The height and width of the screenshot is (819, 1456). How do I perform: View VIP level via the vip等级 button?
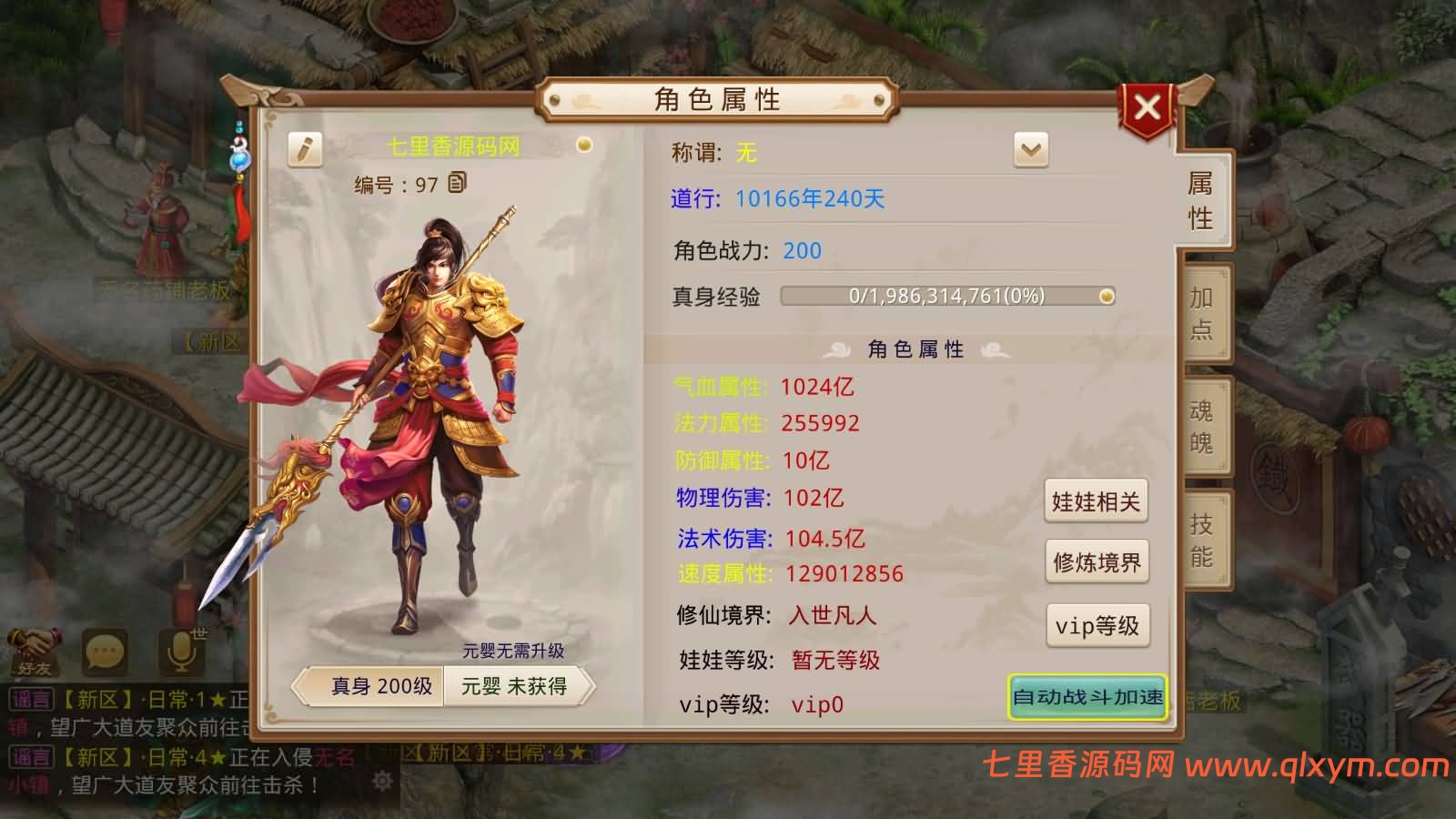(1097, 625)
